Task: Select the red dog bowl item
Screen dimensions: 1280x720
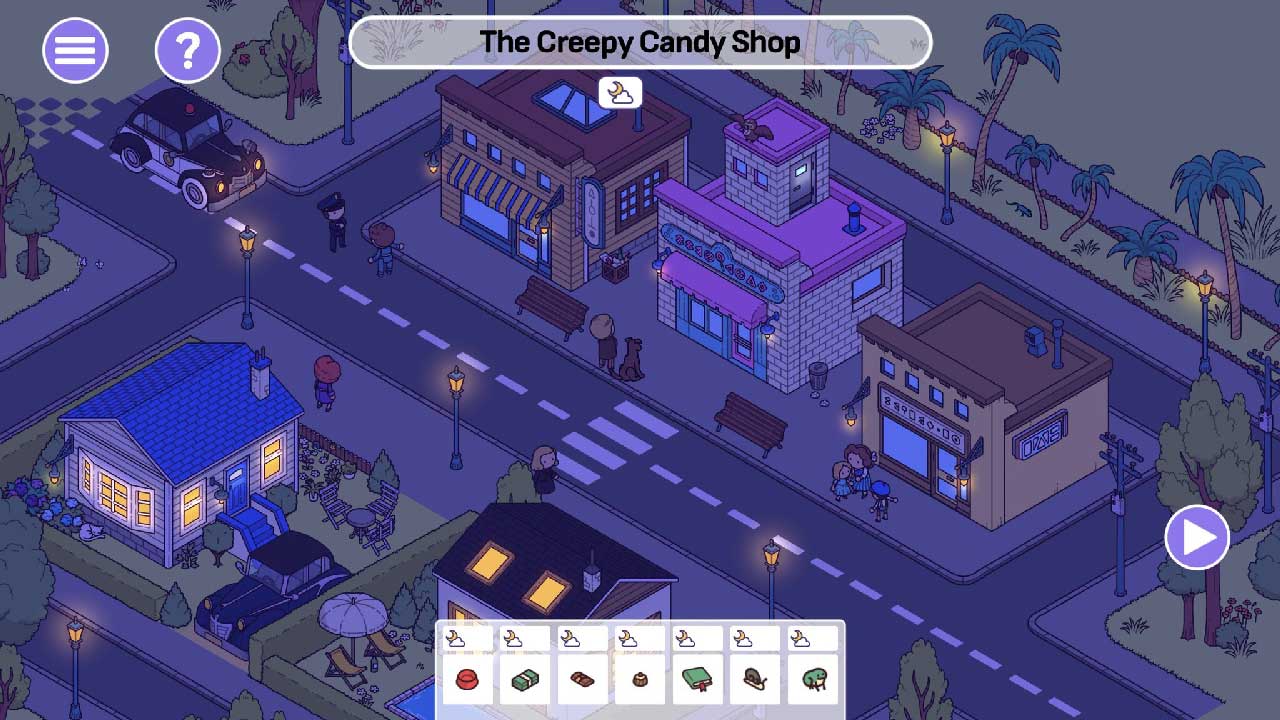Action: (468, 680)
